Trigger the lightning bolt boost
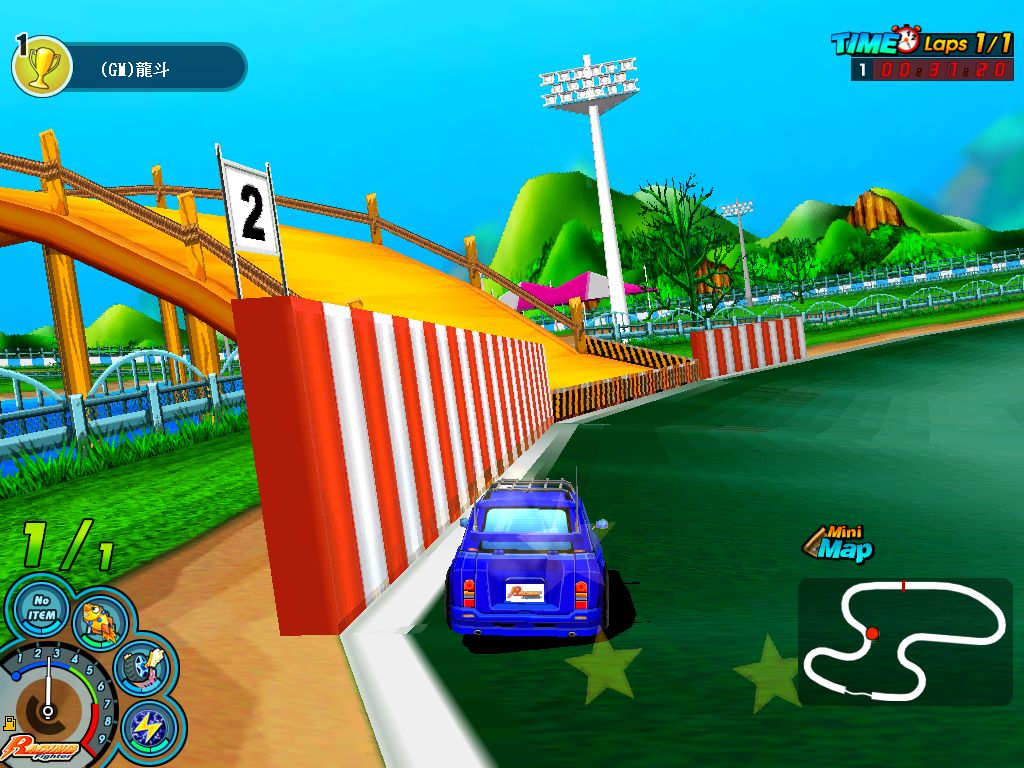The width and height of the screenshot is (1024, 768). pyautogui.click(x=152, y=727)
